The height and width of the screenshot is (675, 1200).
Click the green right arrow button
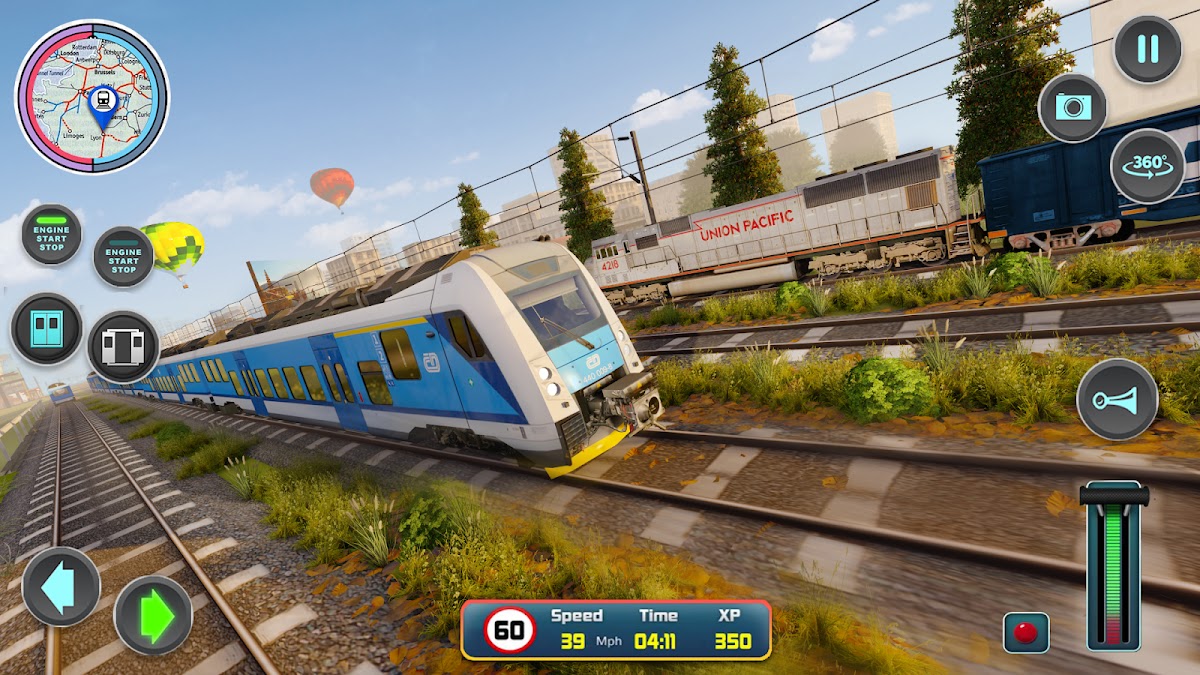[x=153, y=615]
